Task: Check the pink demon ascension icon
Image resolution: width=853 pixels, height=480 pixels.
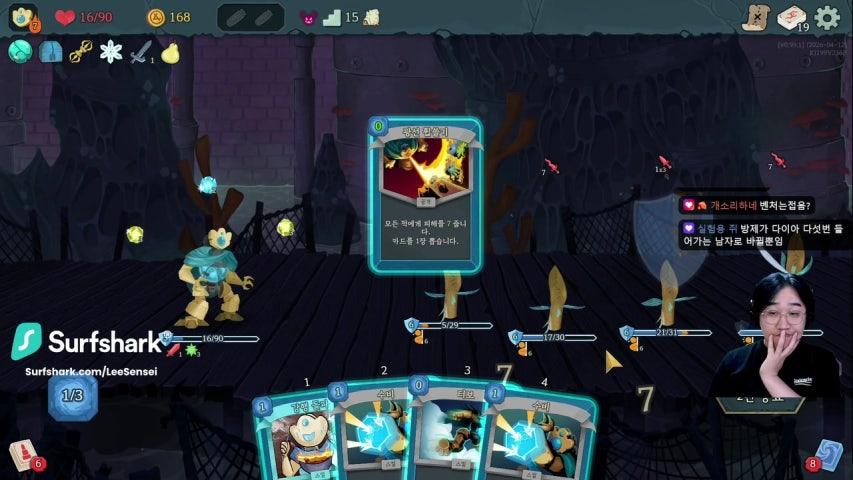Action: (x=308, y=17)
